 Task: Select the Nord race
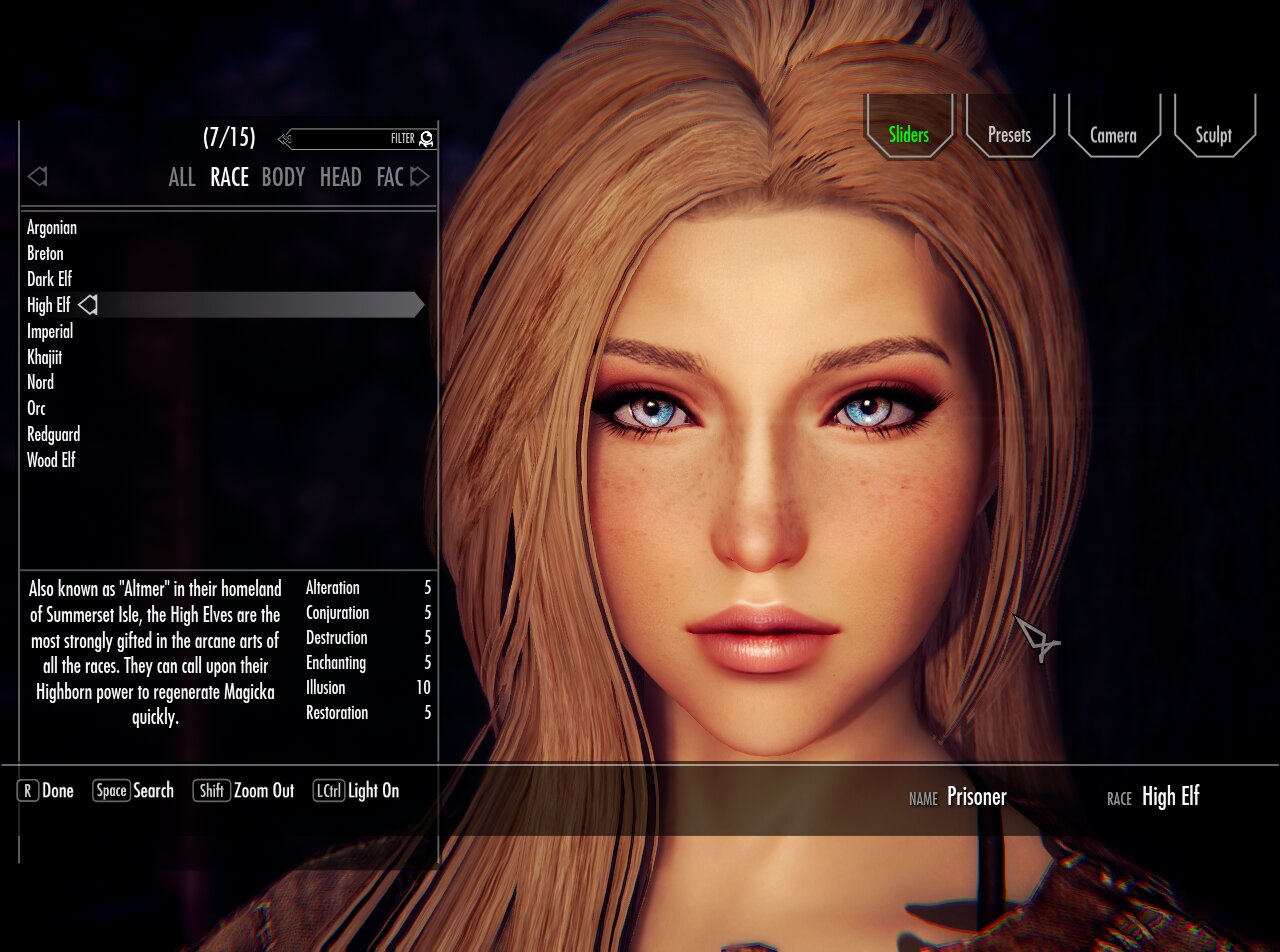[x=40, y=382]
